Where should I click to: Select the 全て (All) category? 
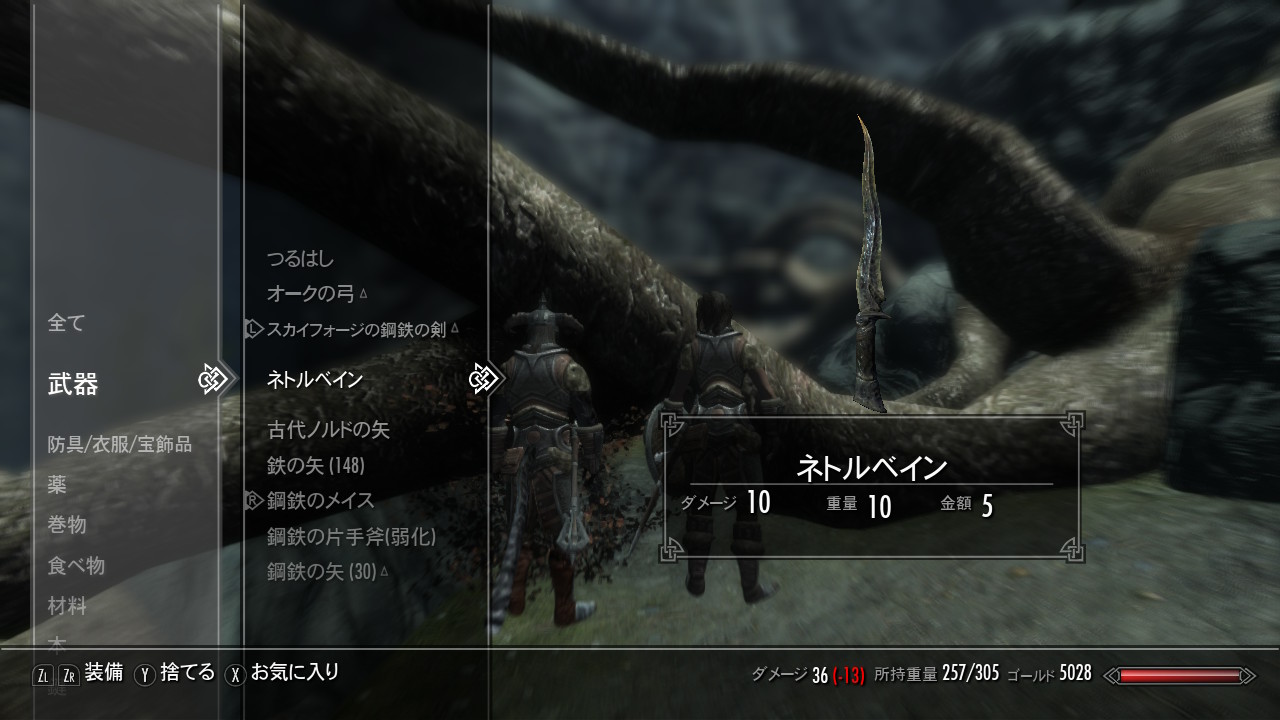point(67,323)
